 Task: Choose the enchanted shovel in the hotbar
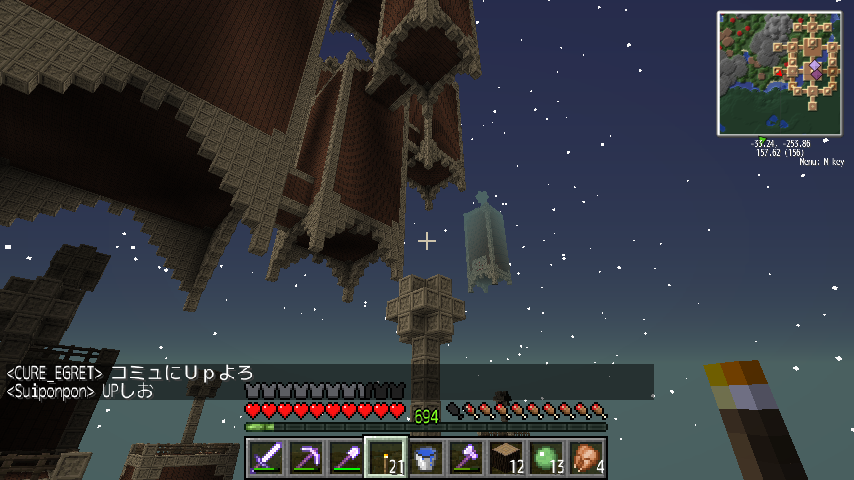[x=346, y=458]
